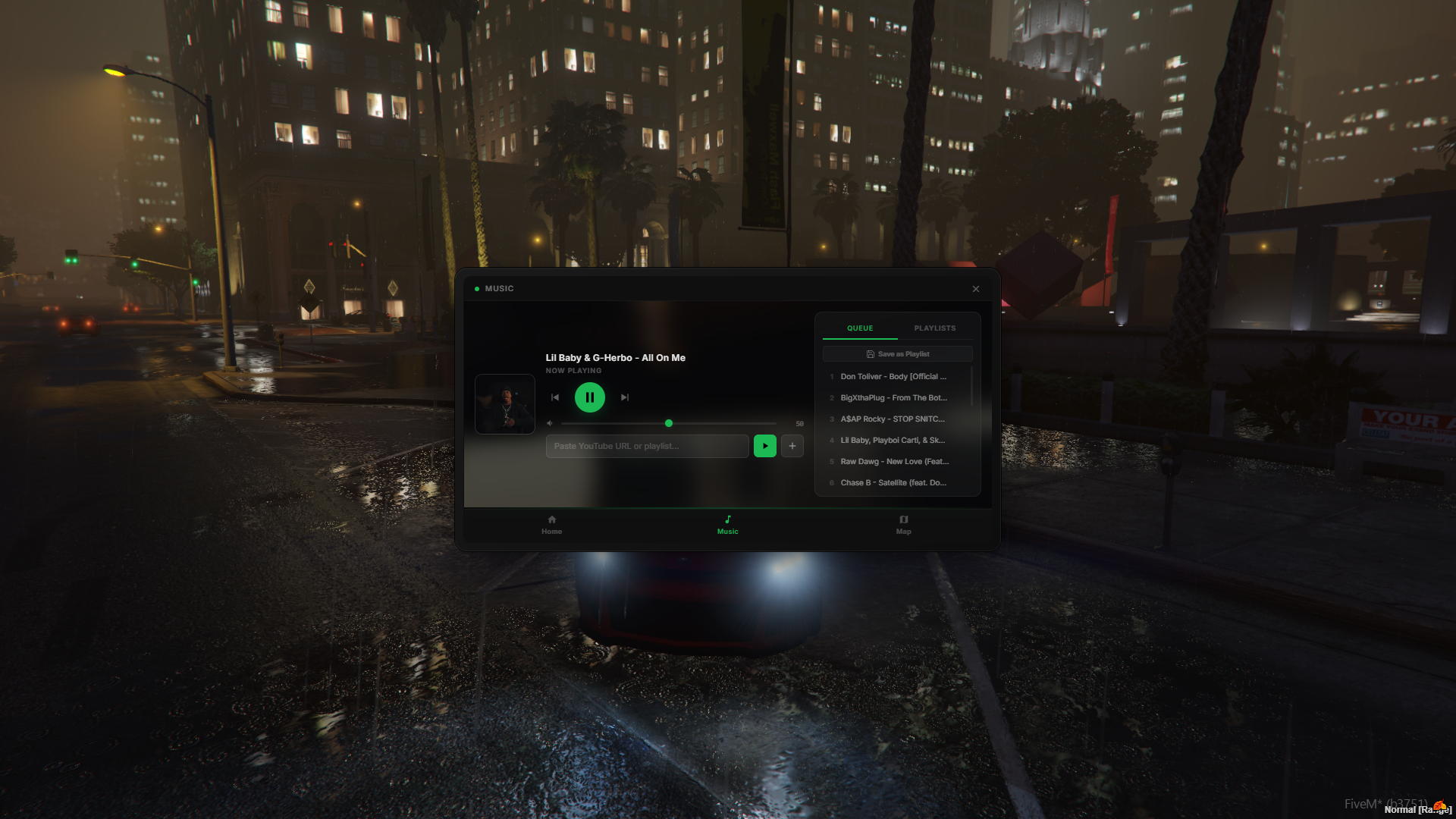Viewport: 1456px width, 819px height.
Task: Open the Playlists tab
Action: click(935, 328)
